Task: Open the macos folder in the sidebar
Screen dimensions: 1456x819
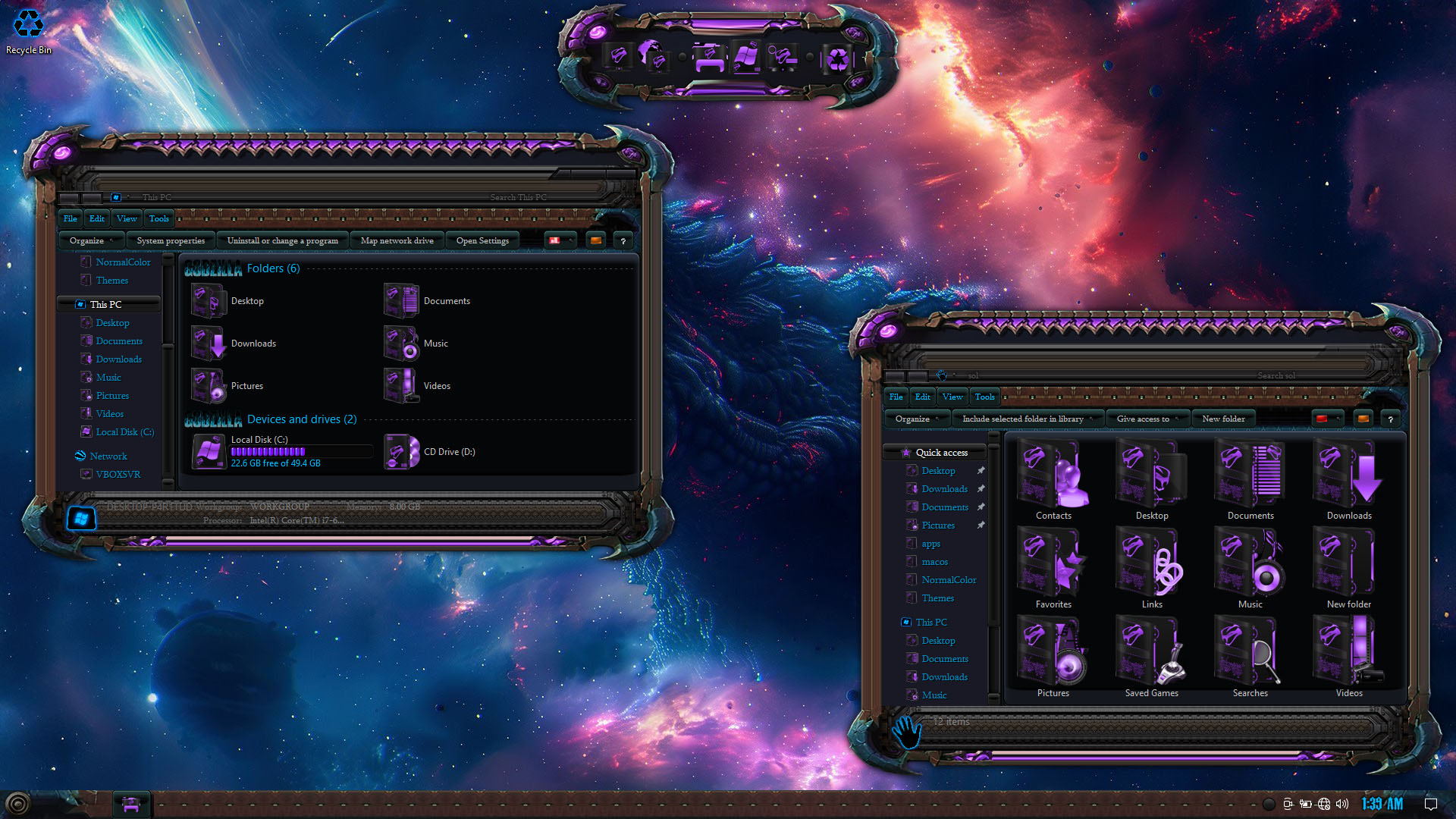Action: point(934,562)
